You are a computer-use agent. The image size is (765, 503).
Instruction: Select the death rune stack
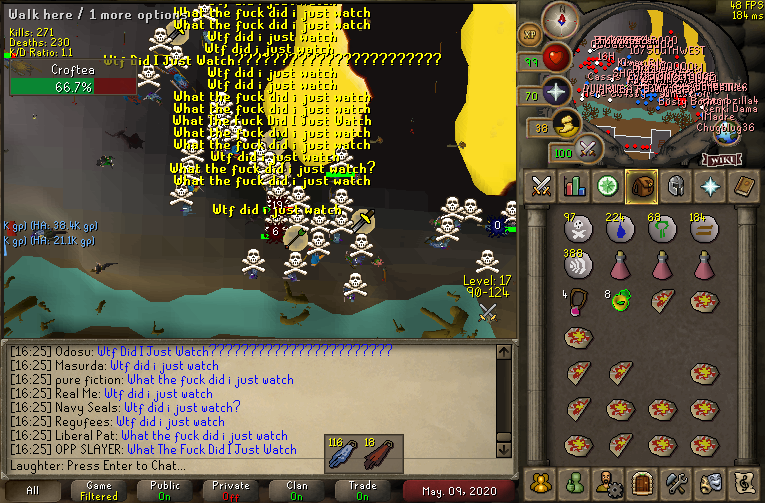[x=576, y=228]
